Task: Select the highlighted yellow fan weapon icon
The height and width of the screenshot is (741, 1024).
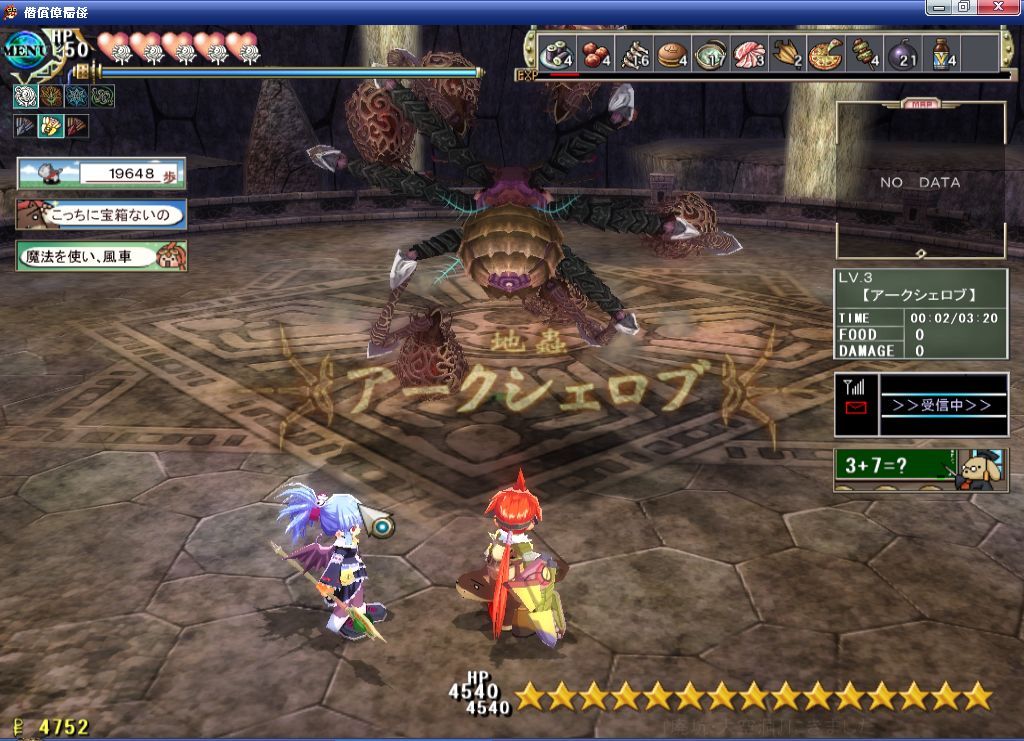Action: point(50,126)
